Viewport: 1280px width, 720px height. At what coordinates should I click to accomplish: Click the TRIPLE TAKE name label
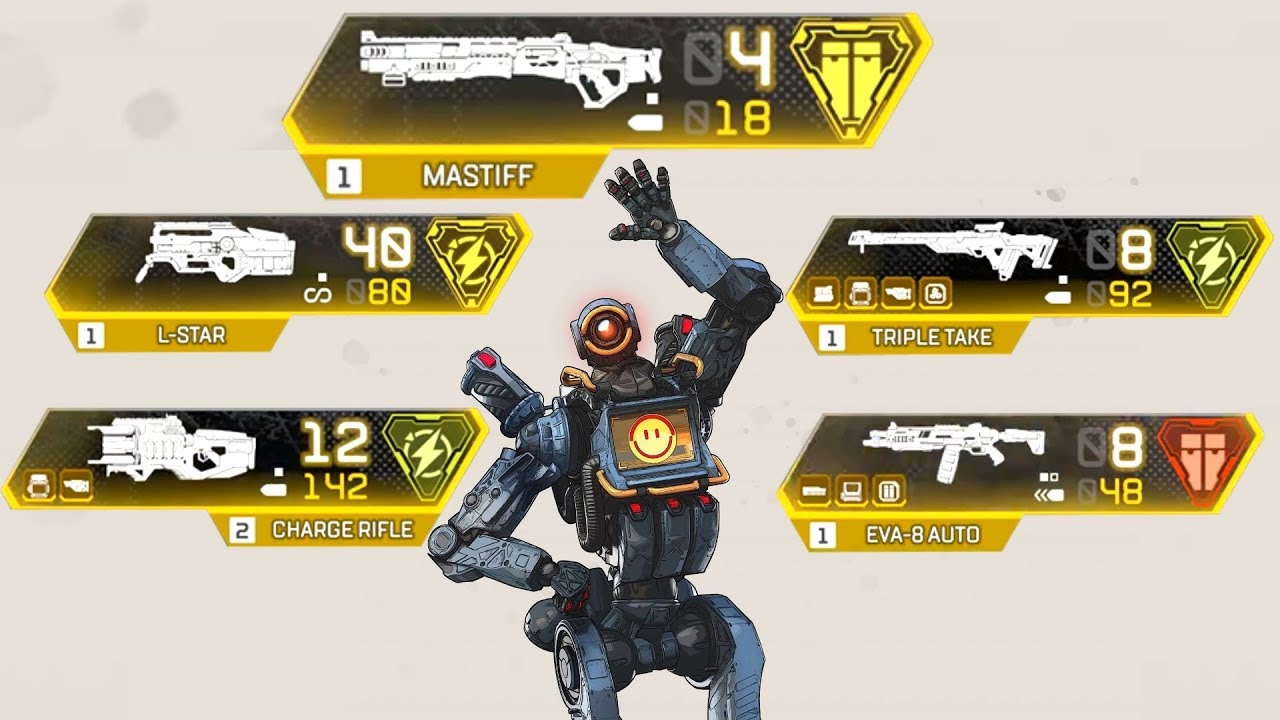(931, 338)
